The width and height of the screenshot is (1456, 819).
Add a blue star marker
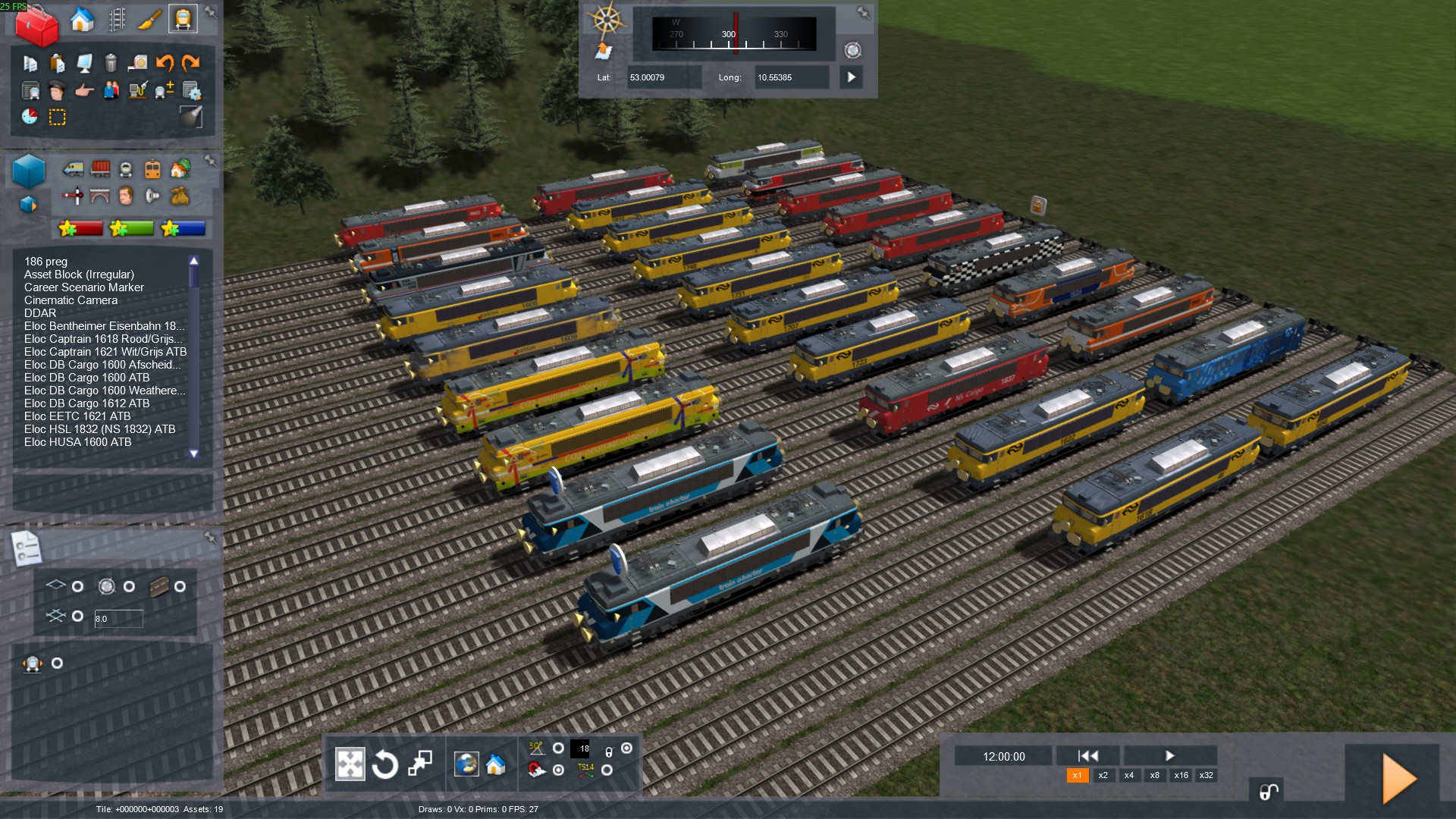pyautogui.click(x=183, y=228)
